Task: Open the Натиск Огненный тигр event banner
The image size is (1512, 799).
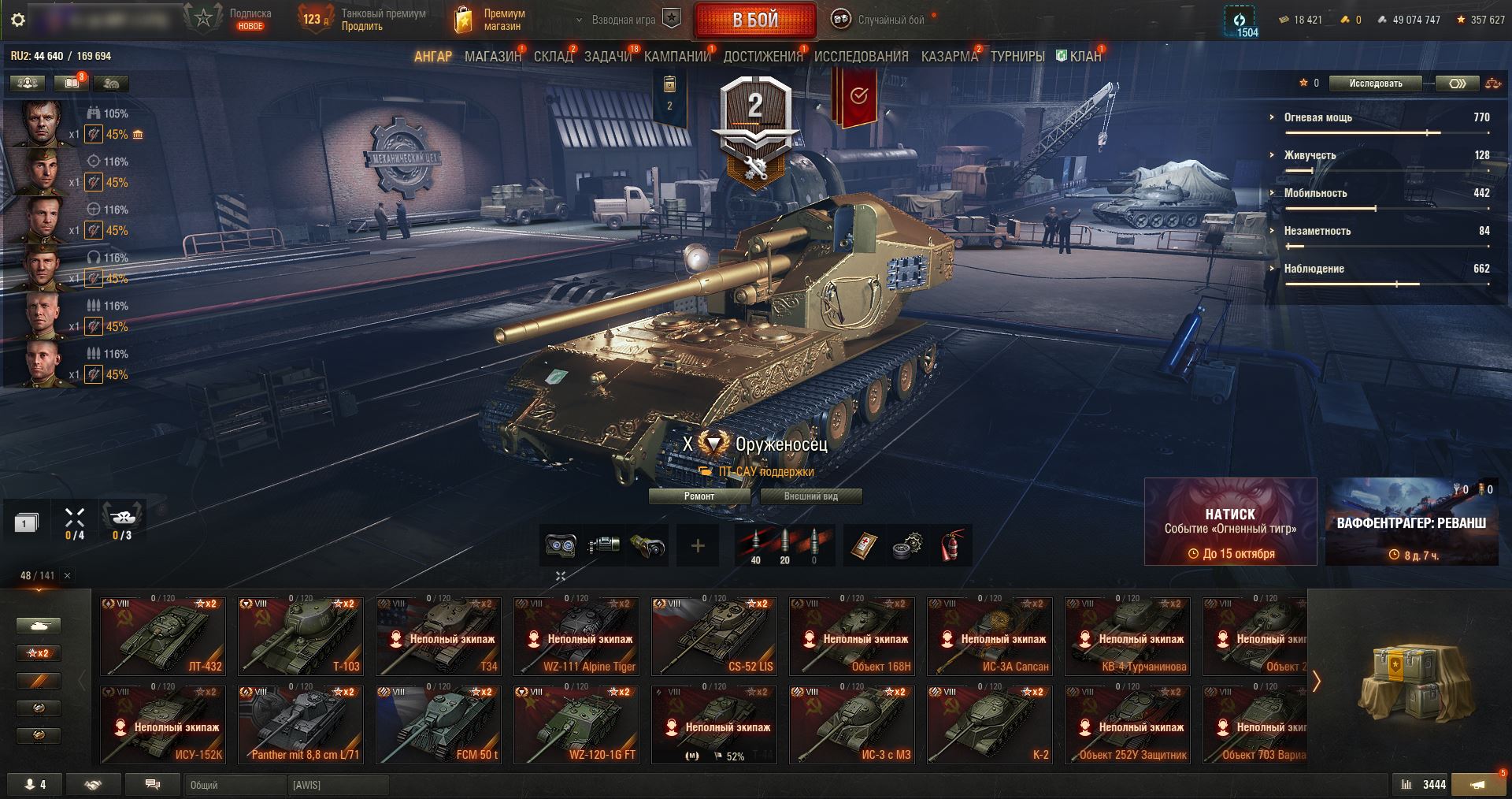Action: click(1230, 522)
